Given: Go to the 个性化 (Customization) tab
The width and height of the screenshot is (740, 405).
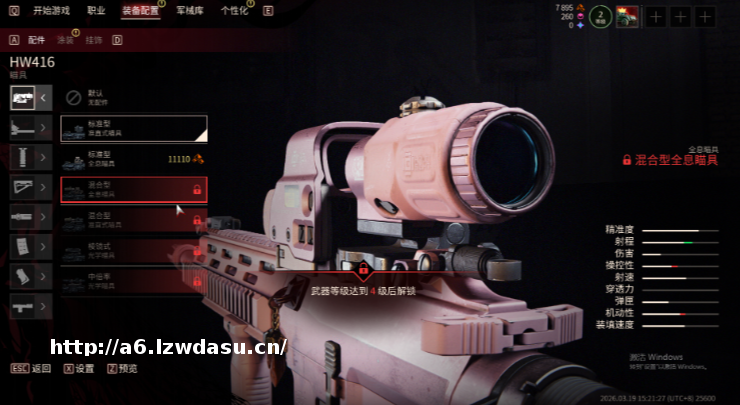Looking at the screenshot, I should (x=234, y=10).
